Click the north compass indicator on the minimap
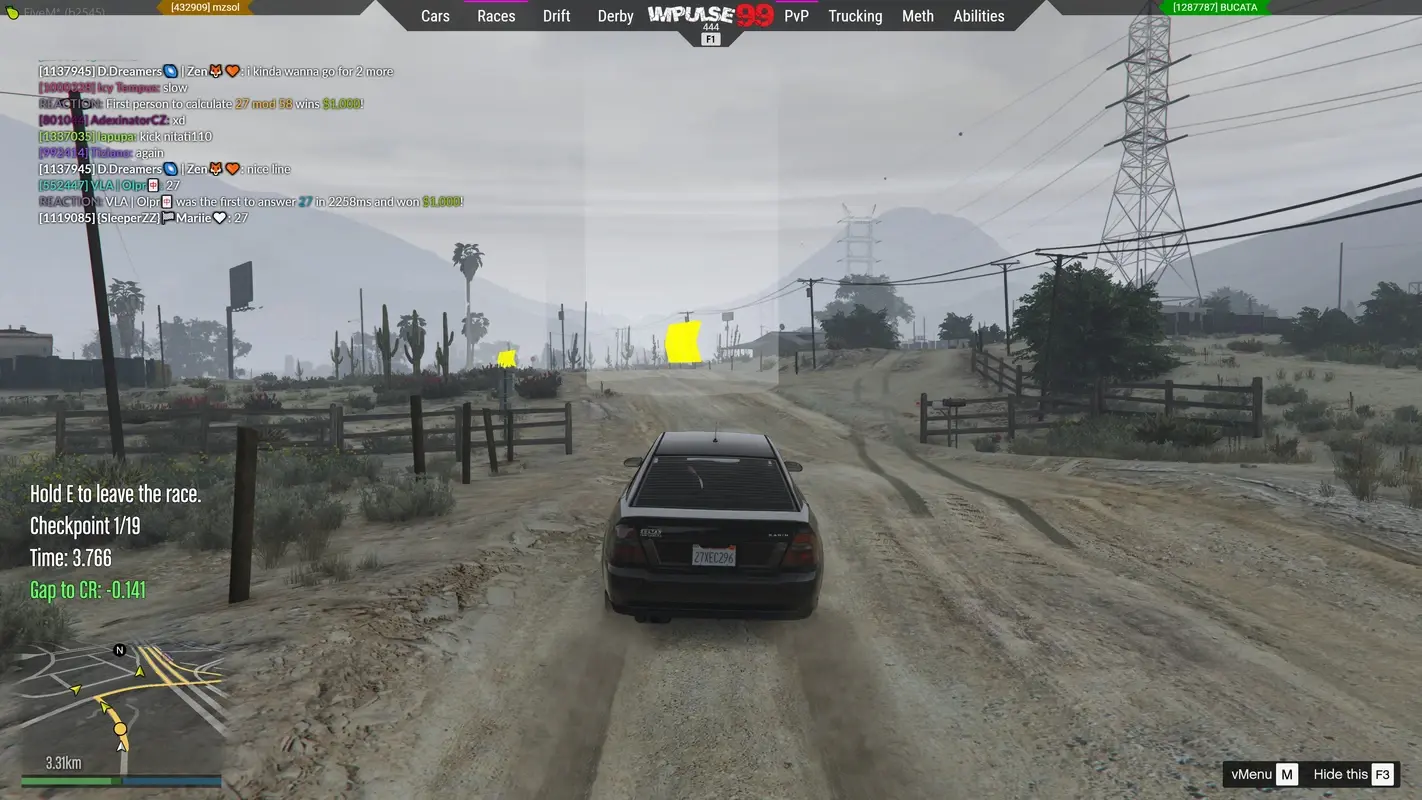 [119, 650]
